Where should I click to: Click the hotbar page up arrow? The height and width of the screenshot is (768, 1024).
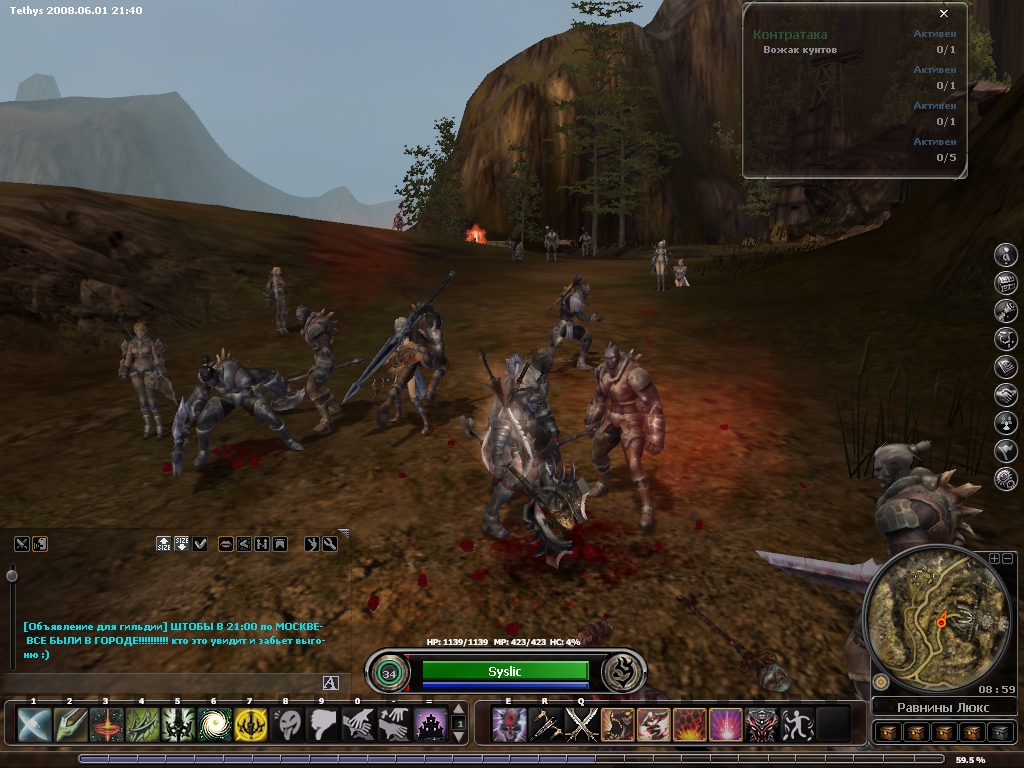(x=459, y=711)
